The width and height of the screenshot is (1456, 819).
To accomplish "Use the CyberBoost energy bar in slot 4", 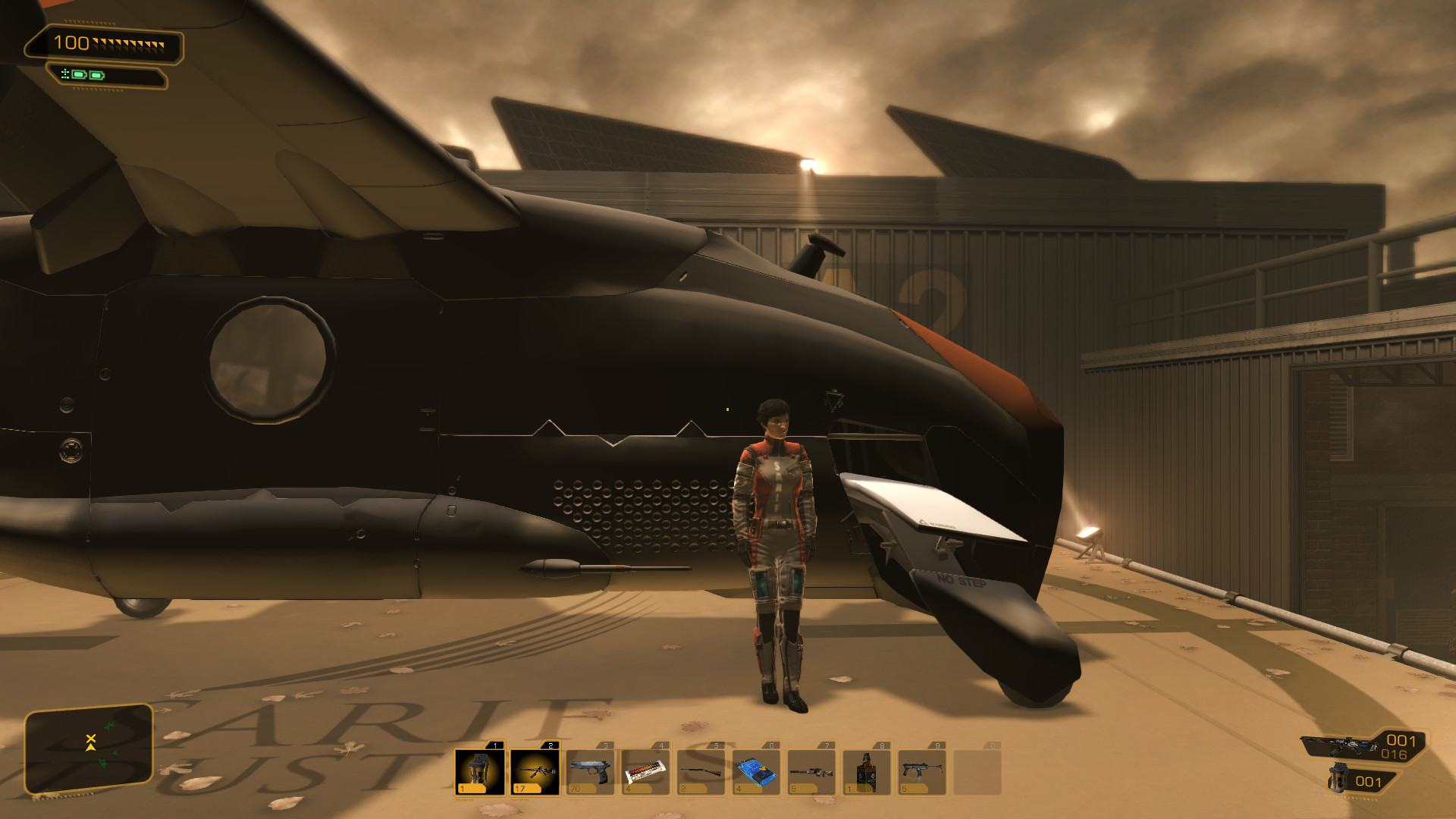I will (x=645, y=771).
